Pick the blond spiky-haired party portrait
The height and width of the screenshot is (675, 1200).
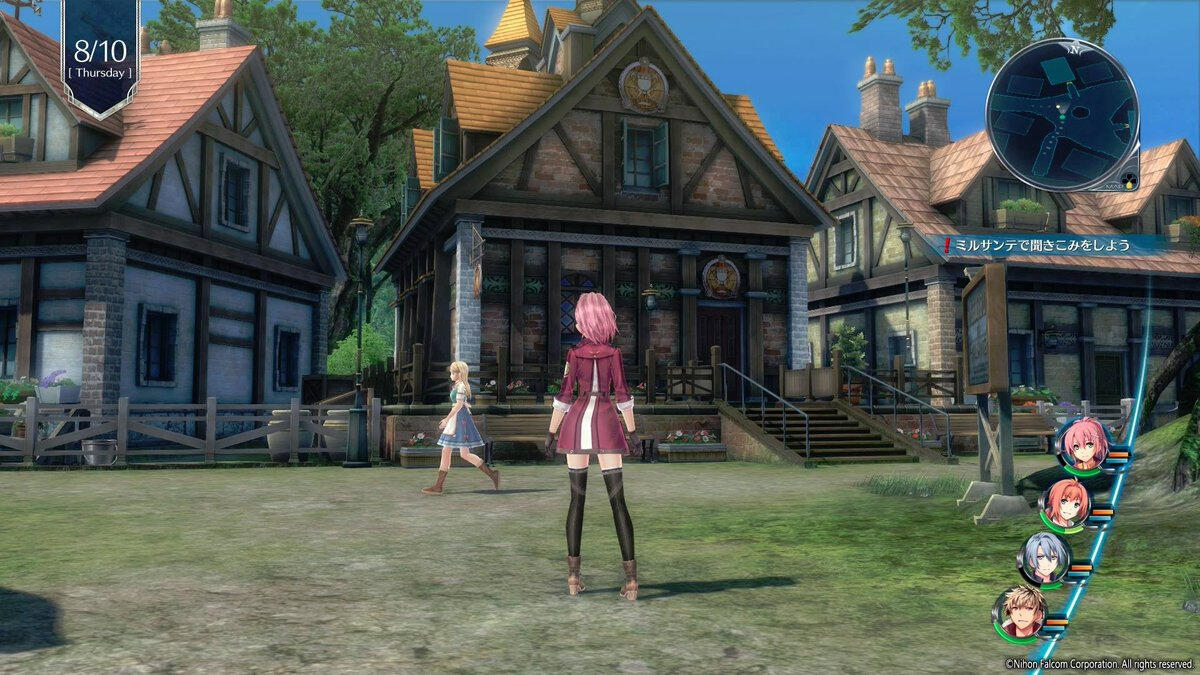point(1019,613)
